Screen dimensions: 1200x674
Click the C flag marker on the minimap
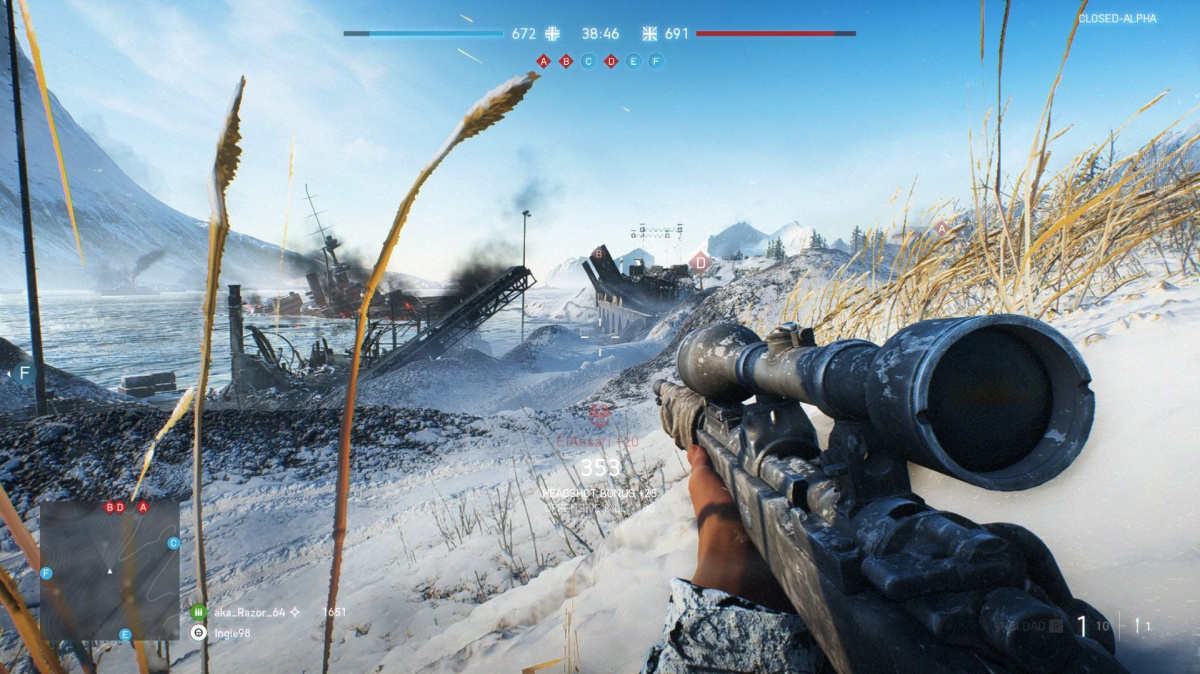174,543
